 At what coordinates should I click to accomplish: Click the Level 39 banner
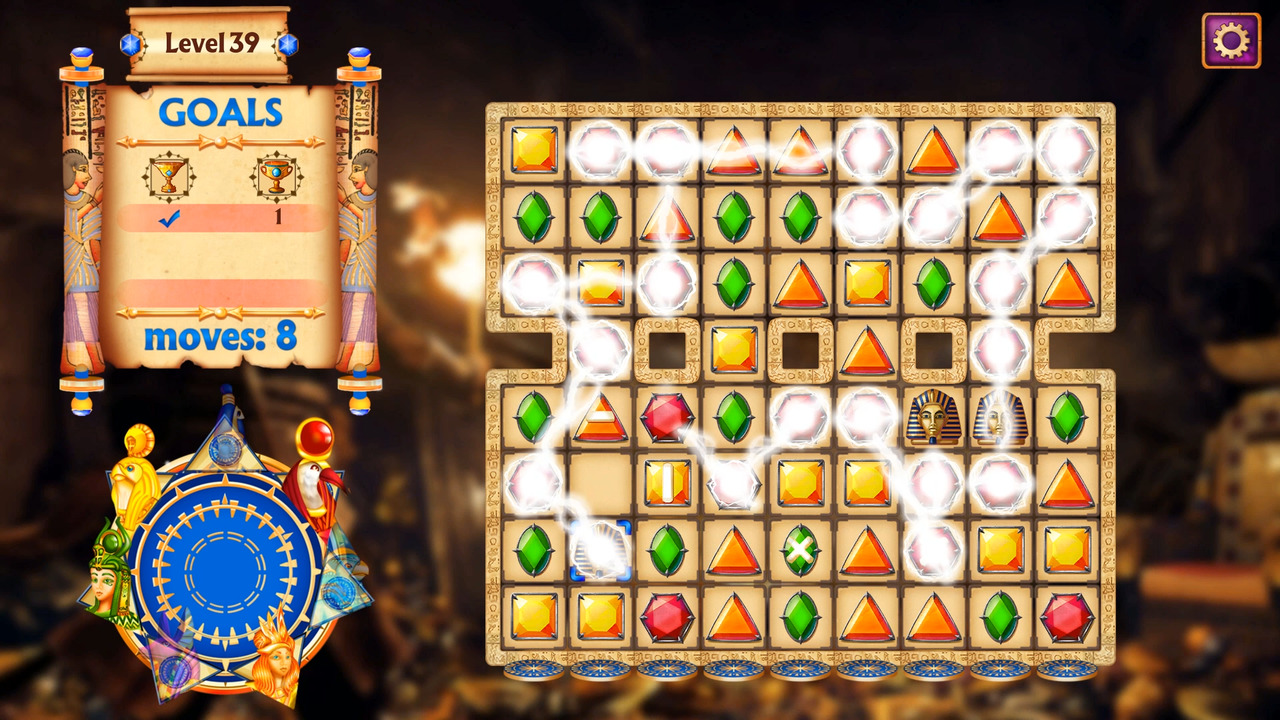pos(211,42)
